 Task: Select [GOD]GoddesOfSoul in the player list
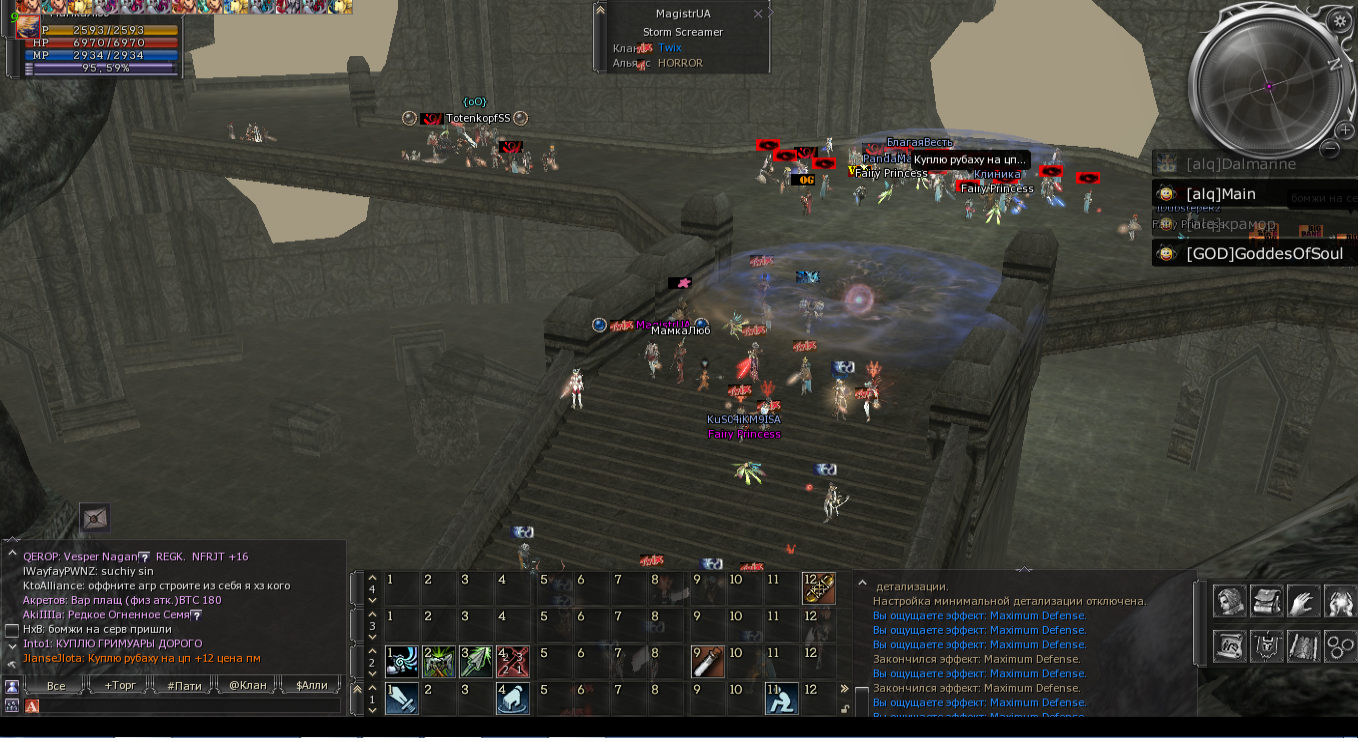coord(1264,254)
